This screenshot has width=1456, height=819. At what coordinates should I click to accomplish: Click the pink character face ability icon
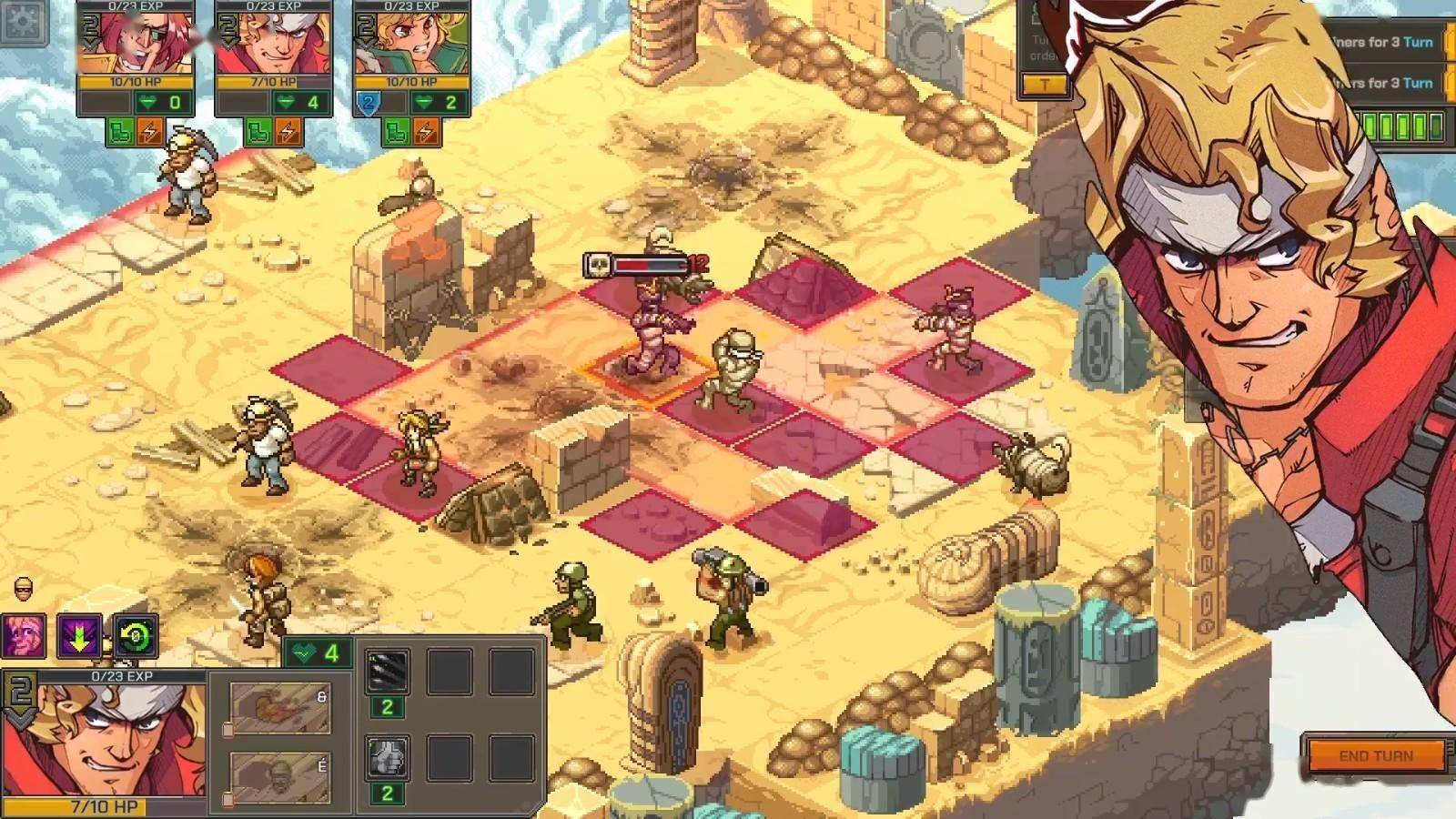[x=25, y=635]
